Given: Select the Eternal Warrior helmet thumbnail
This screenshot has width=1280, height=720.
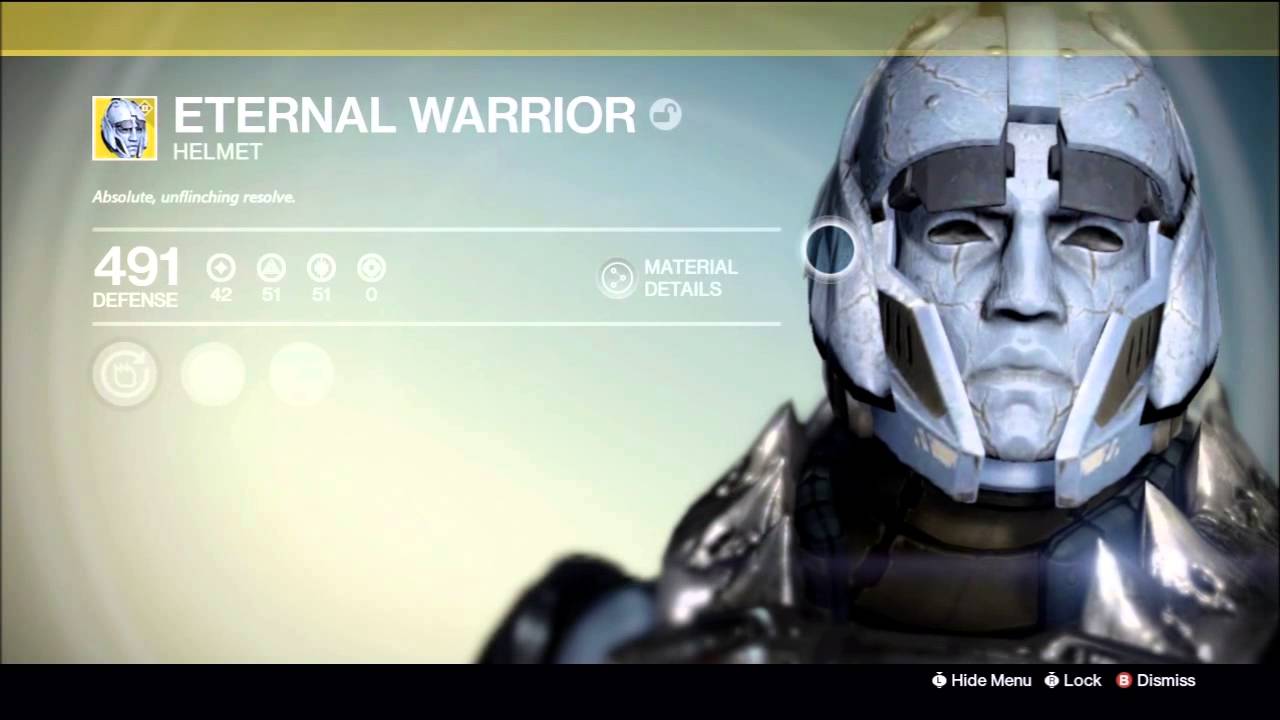Looking at the screenshot, I should point(124,128).
